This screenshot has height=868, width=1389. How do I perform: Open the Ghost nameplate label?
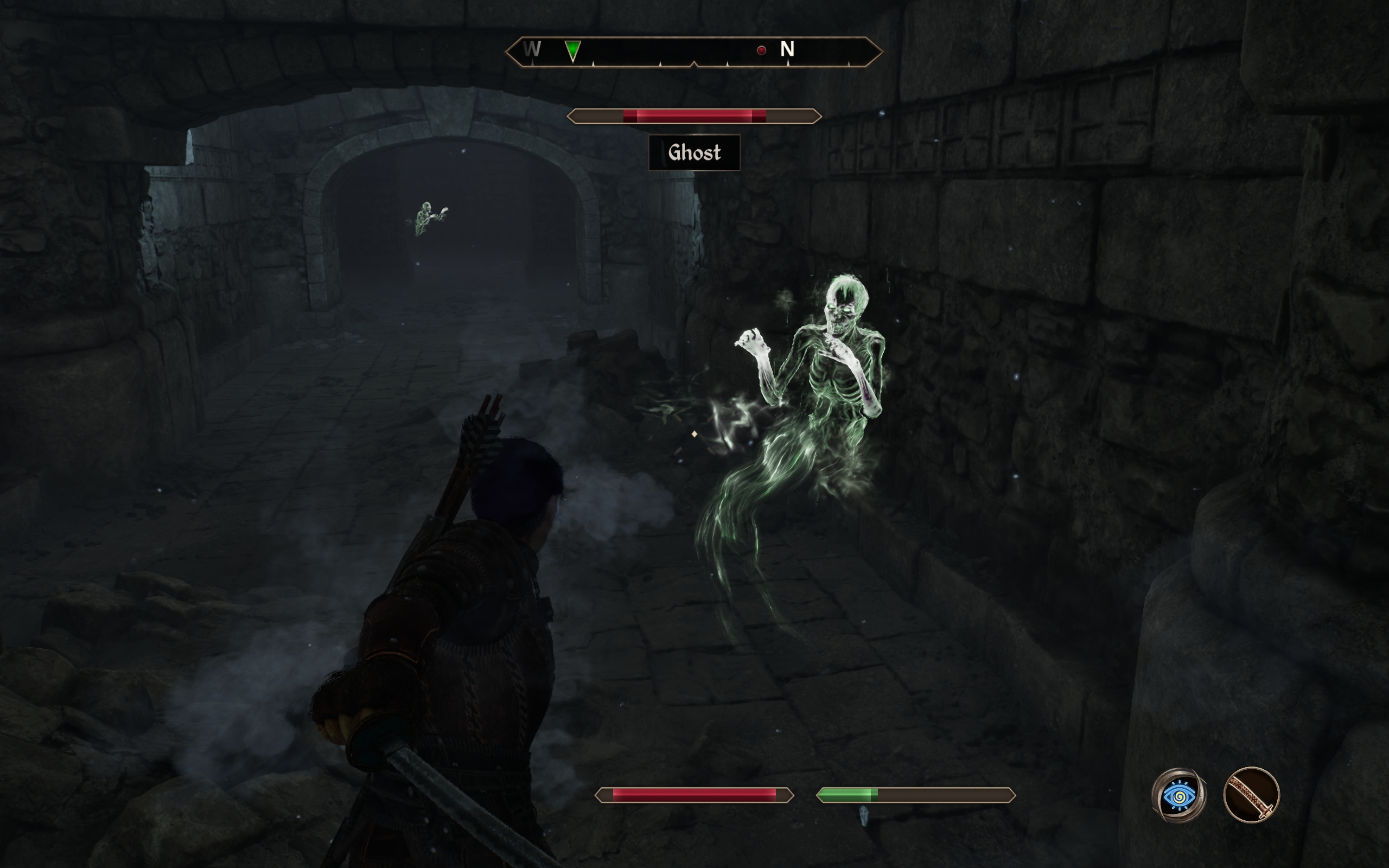pos(694,152)
